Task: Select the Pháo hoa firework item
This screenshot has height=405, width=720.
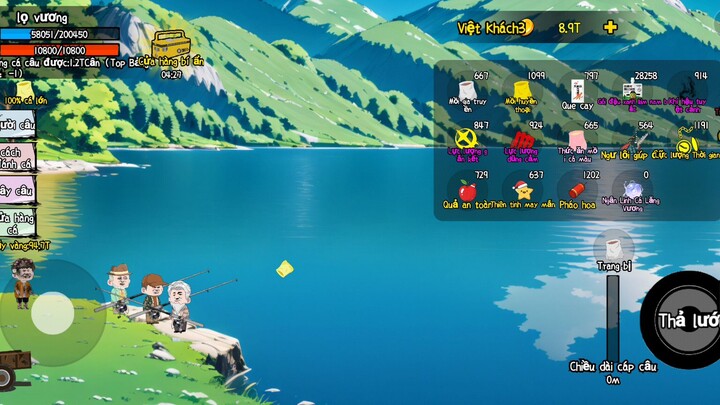Action: tap(577, 190)
